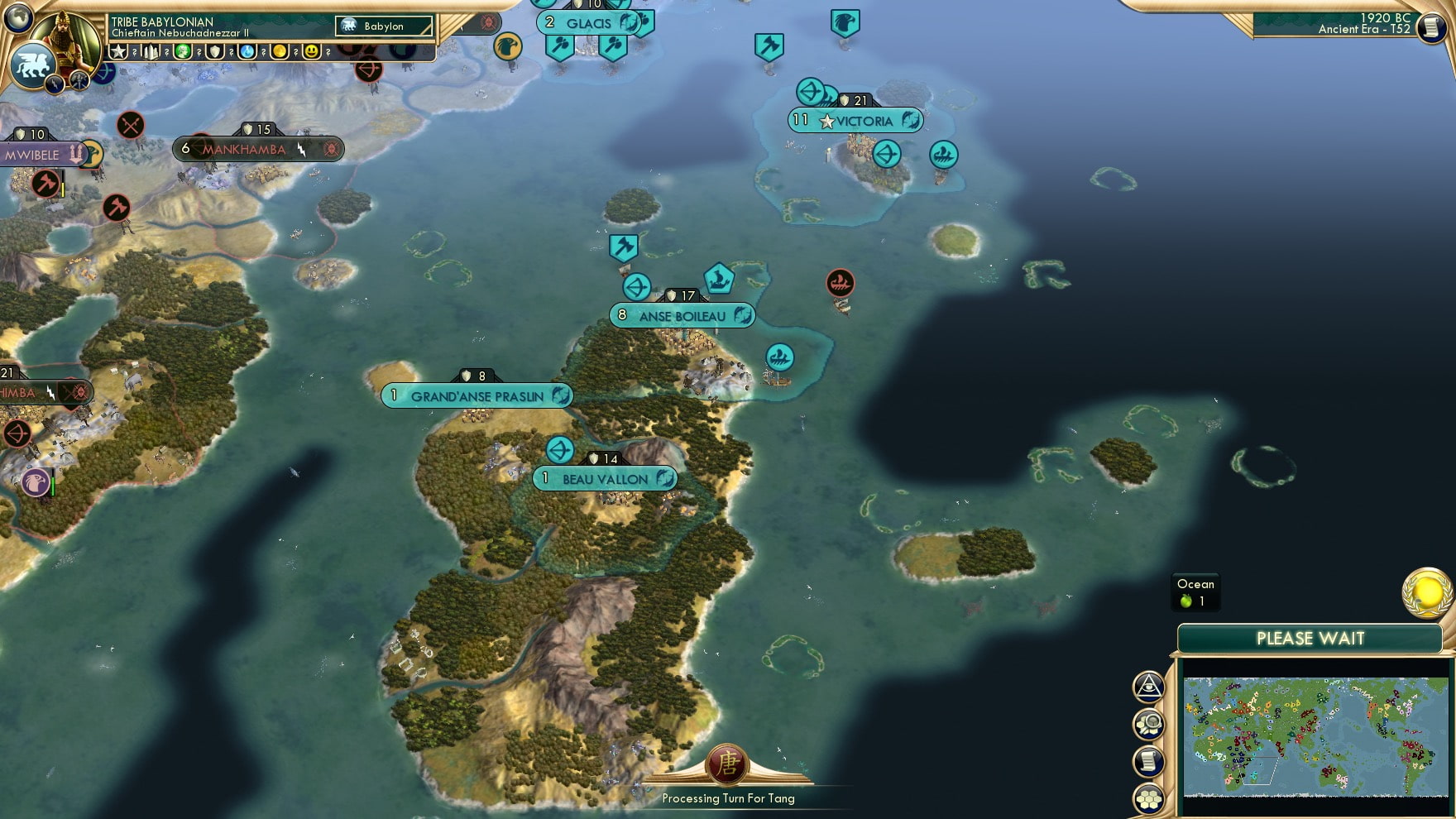Screen dimensions: 1456x819
Task: Click the science flask indicator
Action: 248,51
